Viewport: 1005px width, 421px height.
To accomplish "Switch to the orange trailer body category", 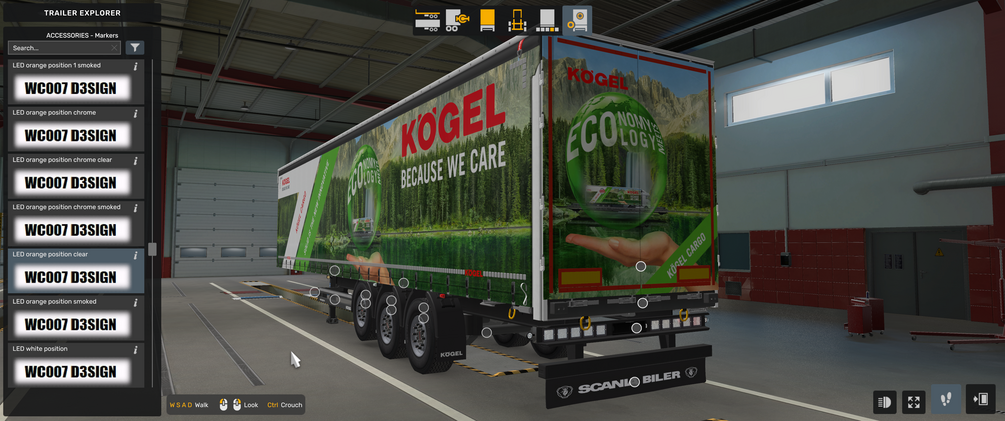I will pos(488,20).
